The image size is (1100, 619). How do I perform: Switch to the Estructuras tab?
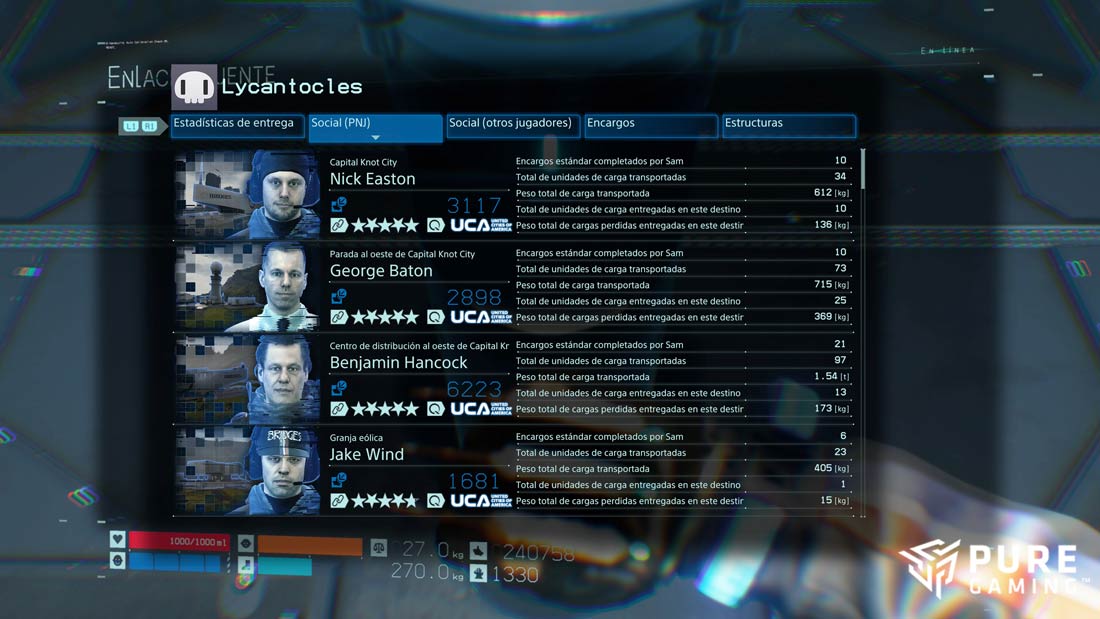789,124
